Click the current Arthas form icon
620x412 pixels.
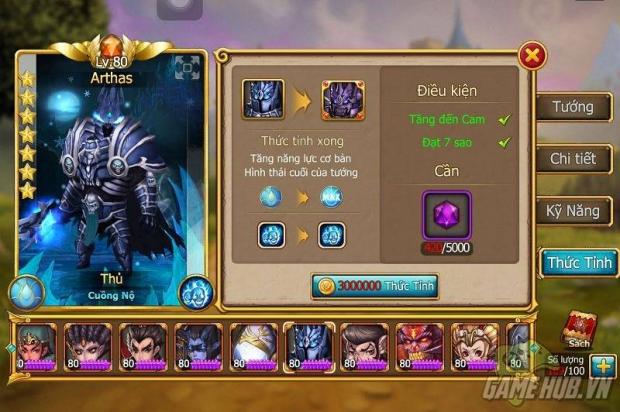(x=263, y=99)
